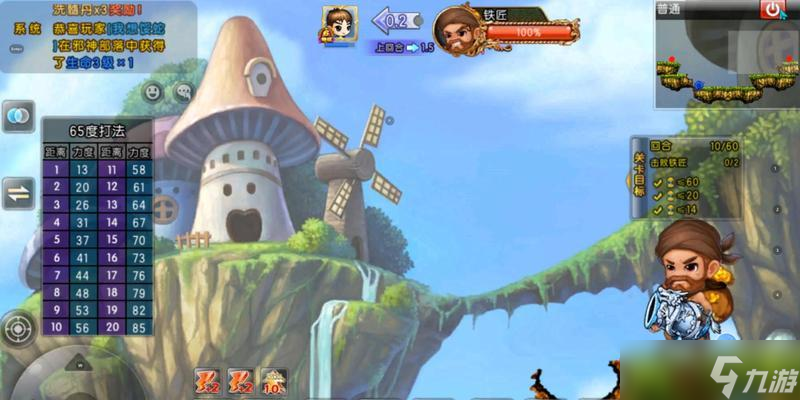Use the 10 damage skill icon
The width and height of the screenshot is (800, 400).
[274, 380]
